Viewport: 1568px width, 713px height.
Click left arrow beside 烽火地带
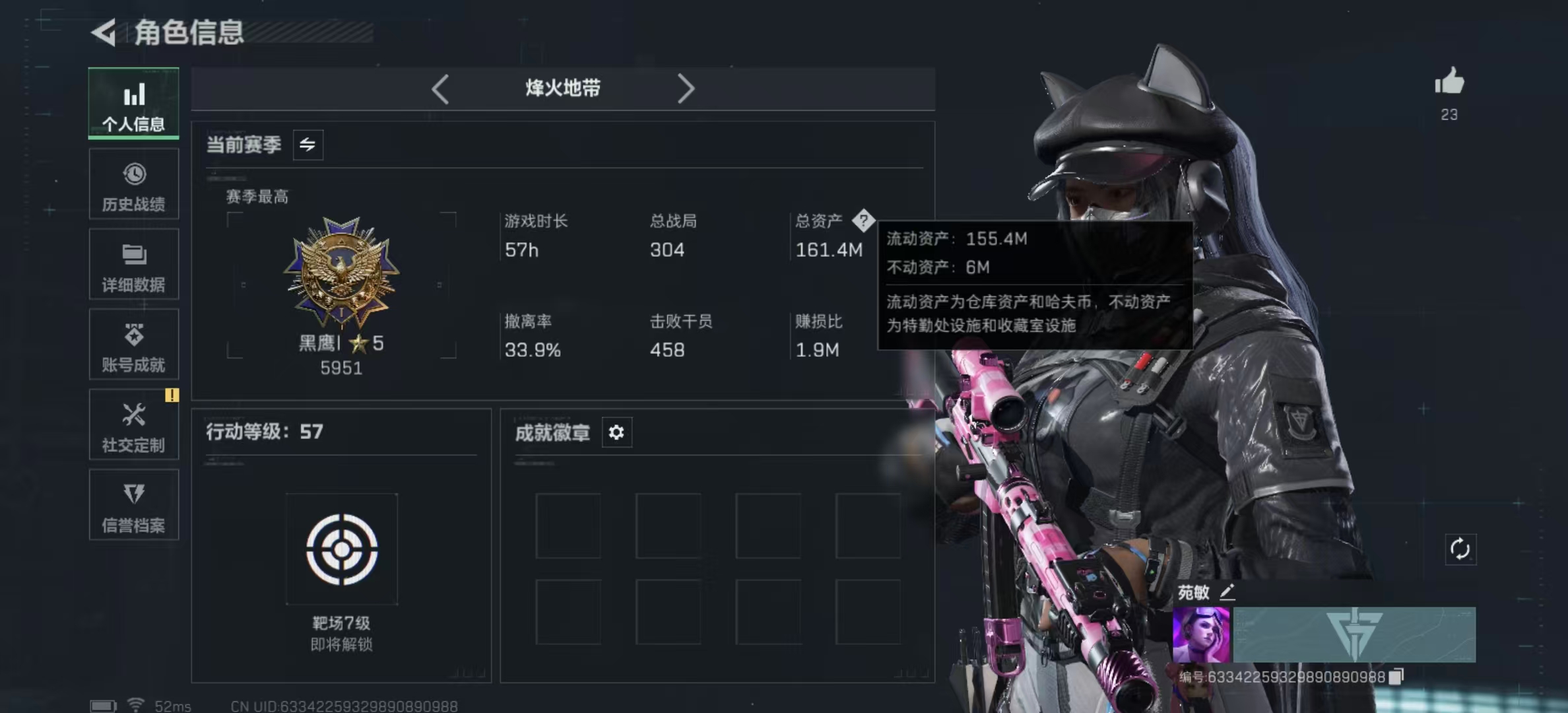tap(441, 88)
